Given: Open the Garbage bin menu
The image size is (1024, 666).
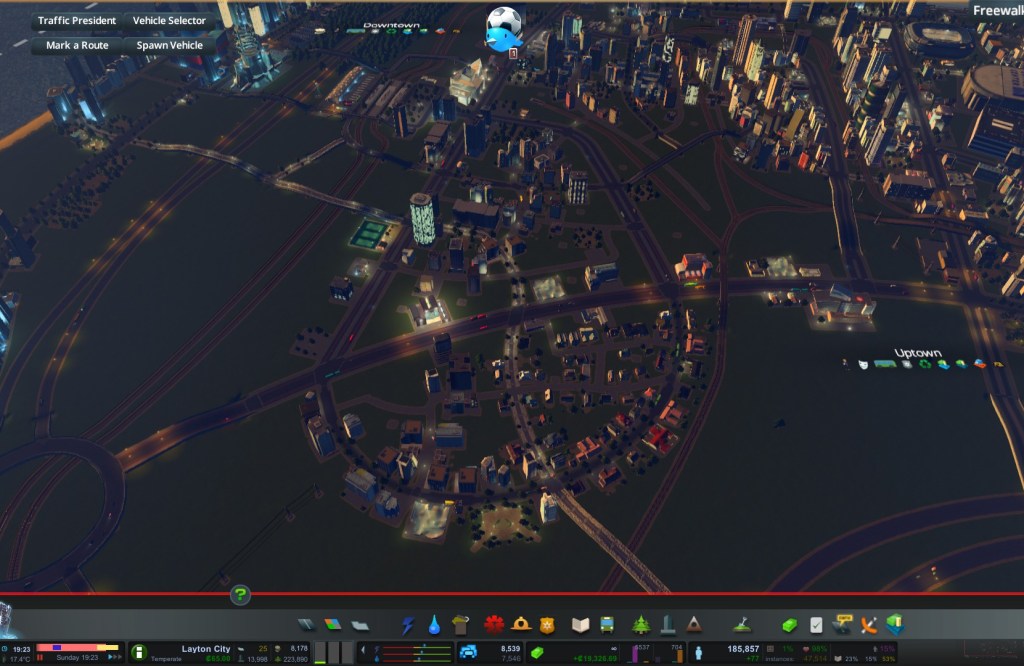Looking at the screenshot, I should [460, 625].
